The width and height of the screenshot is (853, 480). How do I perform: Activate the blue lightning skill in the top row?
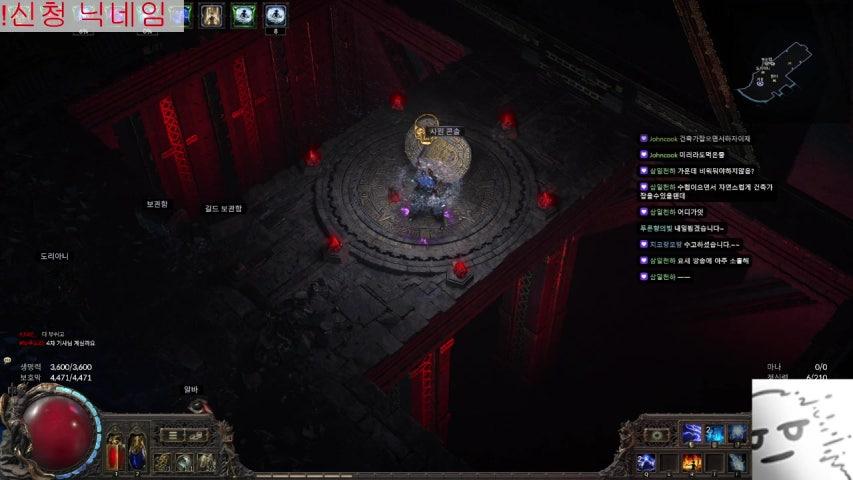coord(691,434)
